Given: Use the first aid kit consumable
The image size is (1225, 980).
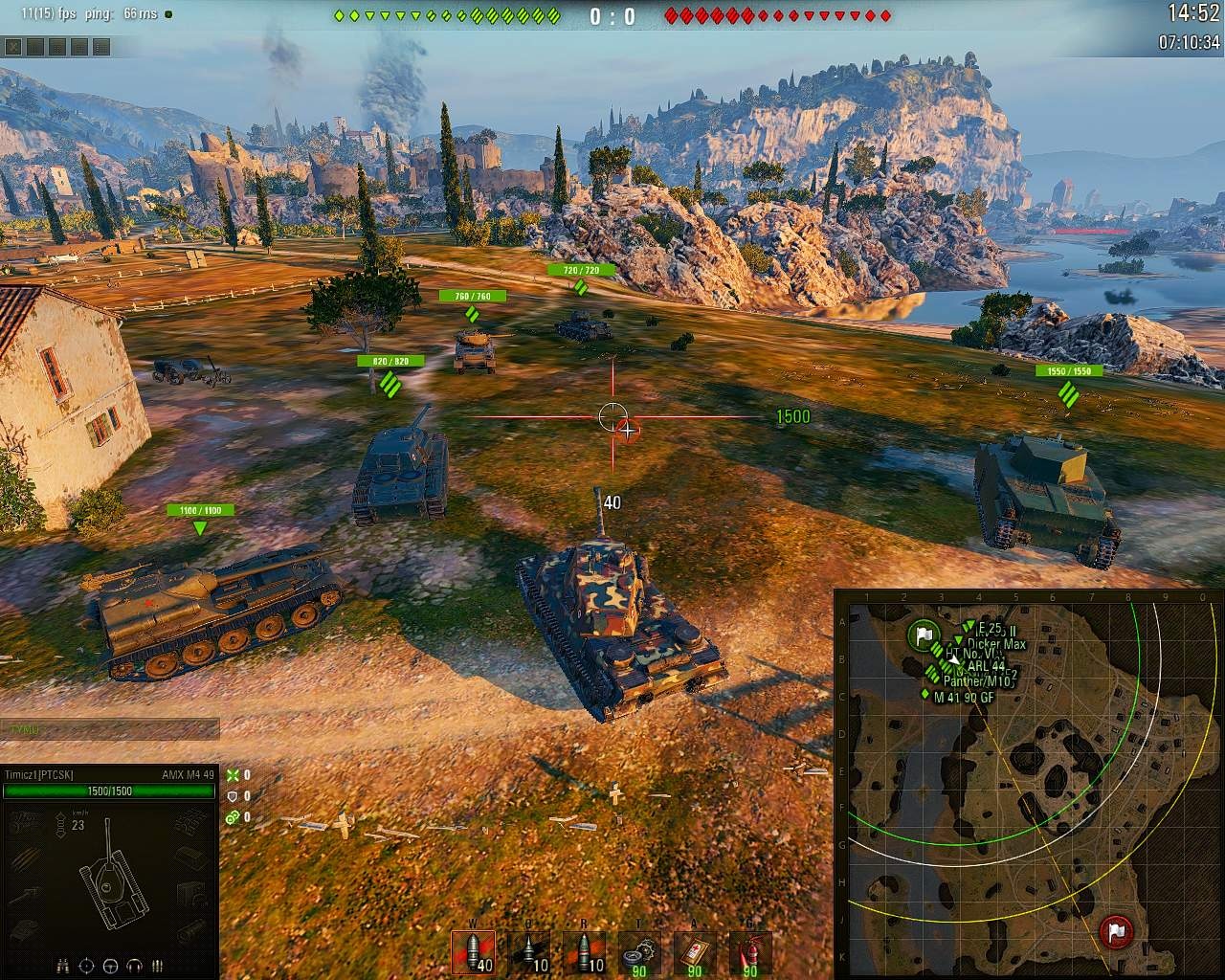Looking at the screenshot, I should tap(695, 951).
